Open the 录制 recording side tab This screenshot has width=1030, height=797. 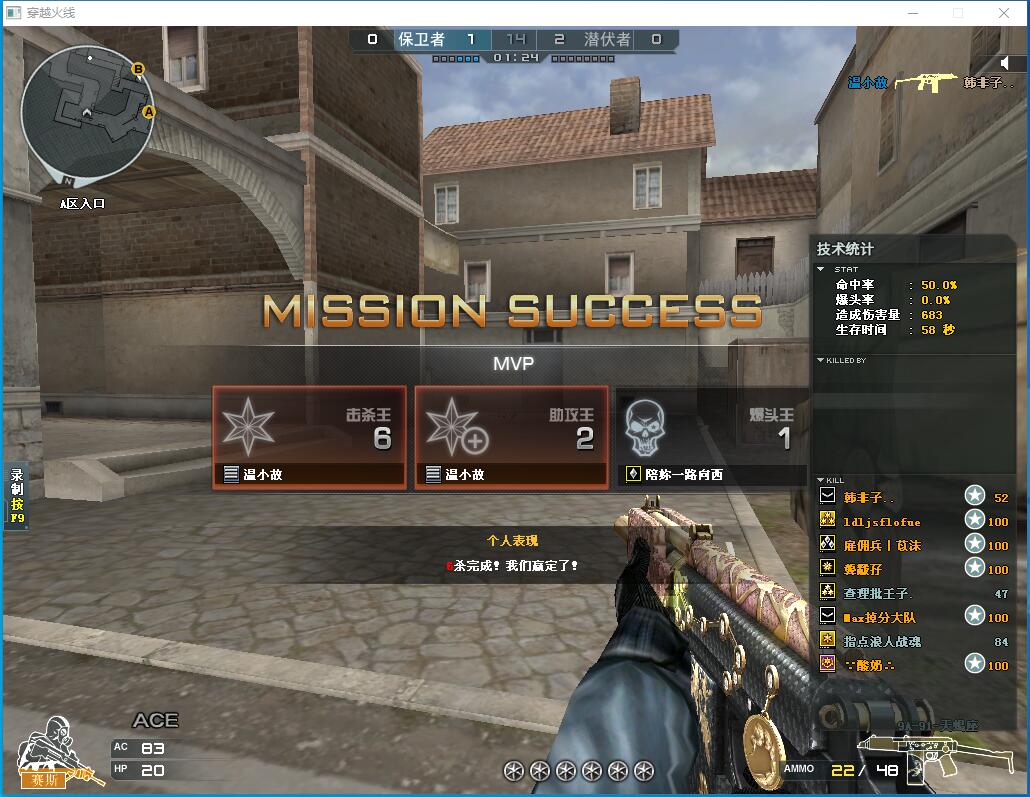click(17, 497)
